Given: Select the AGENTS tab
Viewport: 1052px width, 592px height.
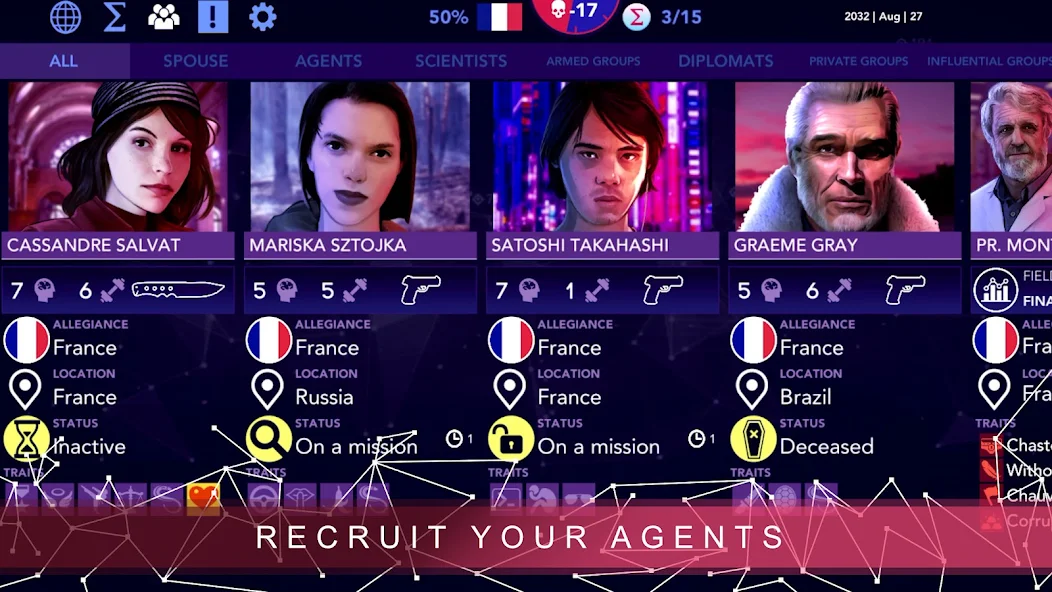Looking at the screenshot, I should click(328, 61).
